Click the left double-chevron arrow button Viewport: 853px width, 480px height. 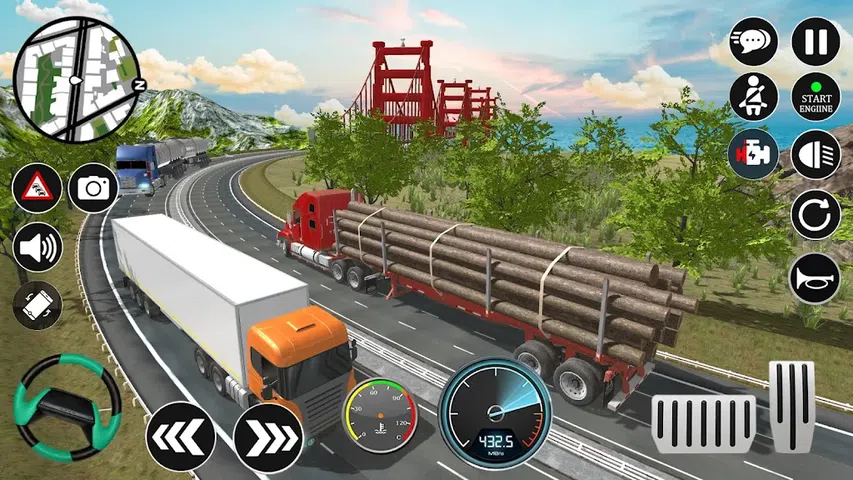tap(180, 437)
